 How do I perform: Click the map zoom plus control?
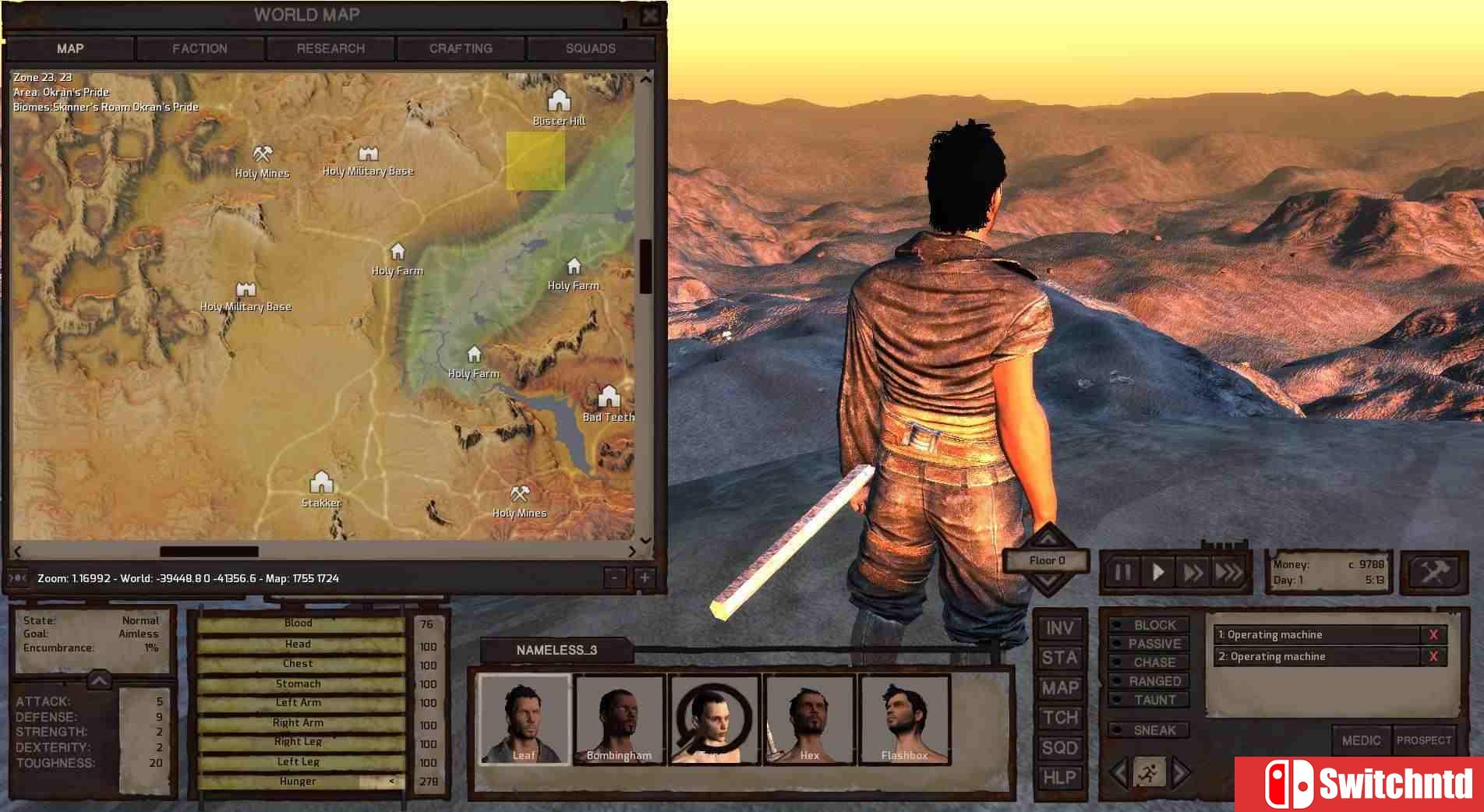point(644,578)
